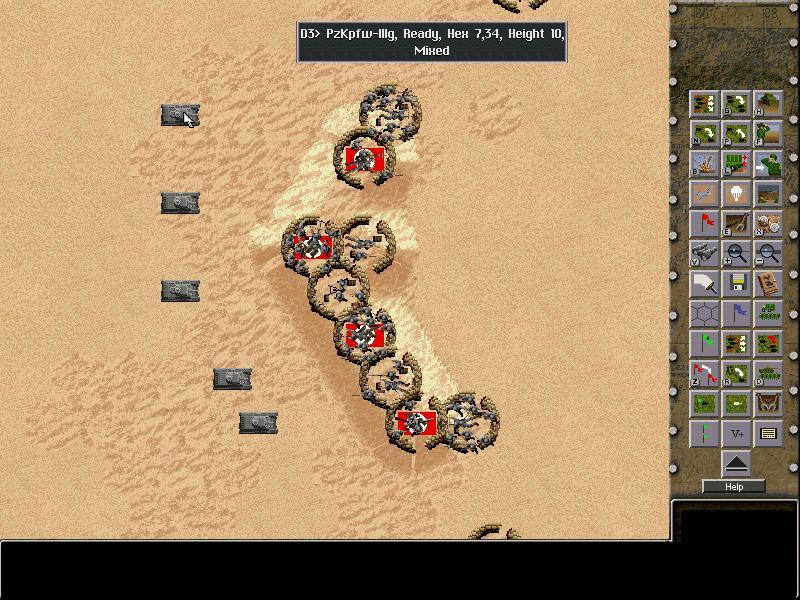The height and width of the screenshot is (600, 800).
Task: Select the top PzKpfw tank unit
Action: click(x=180, y=116)
